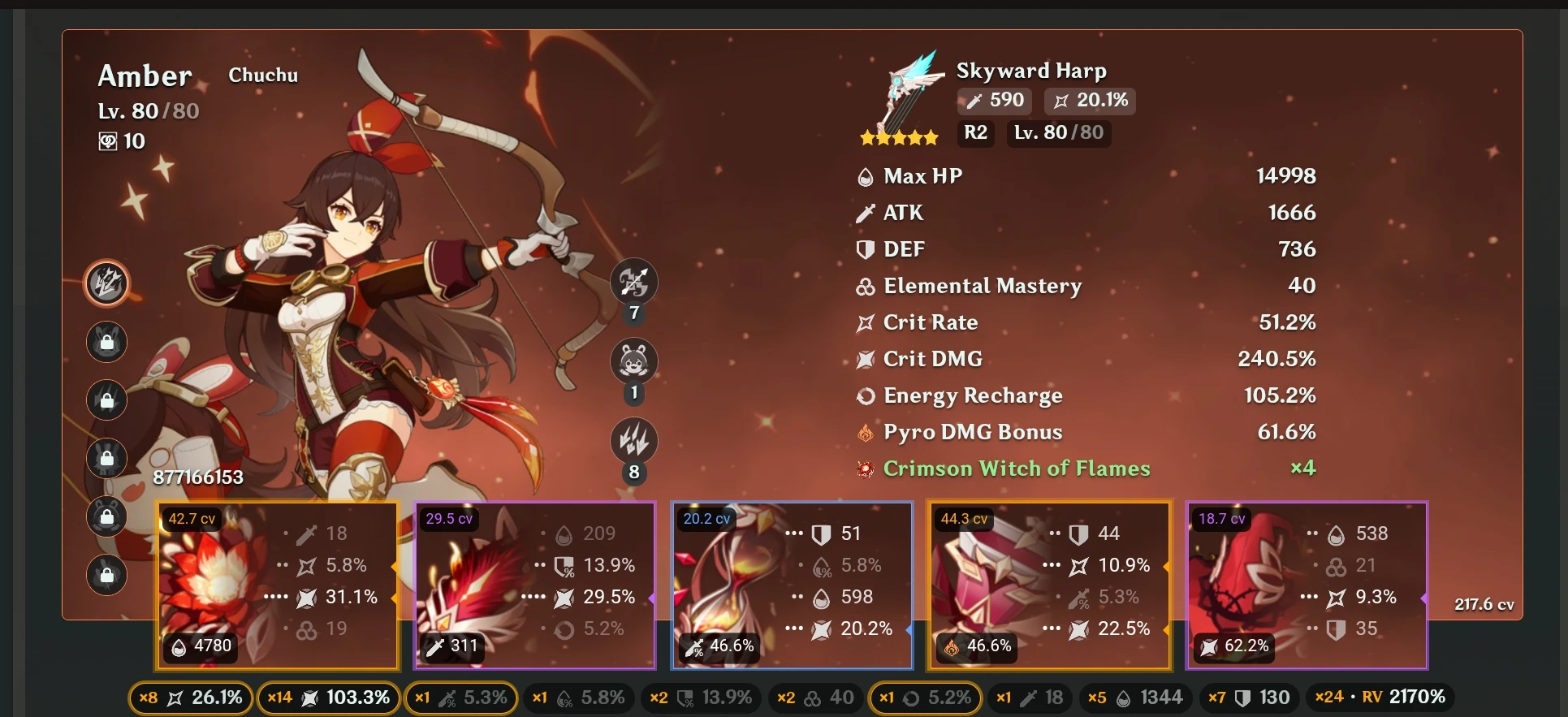Click the Energy Recharge icon
Viewport: 1568px width, 717px height.
click(x=865, y=395)
